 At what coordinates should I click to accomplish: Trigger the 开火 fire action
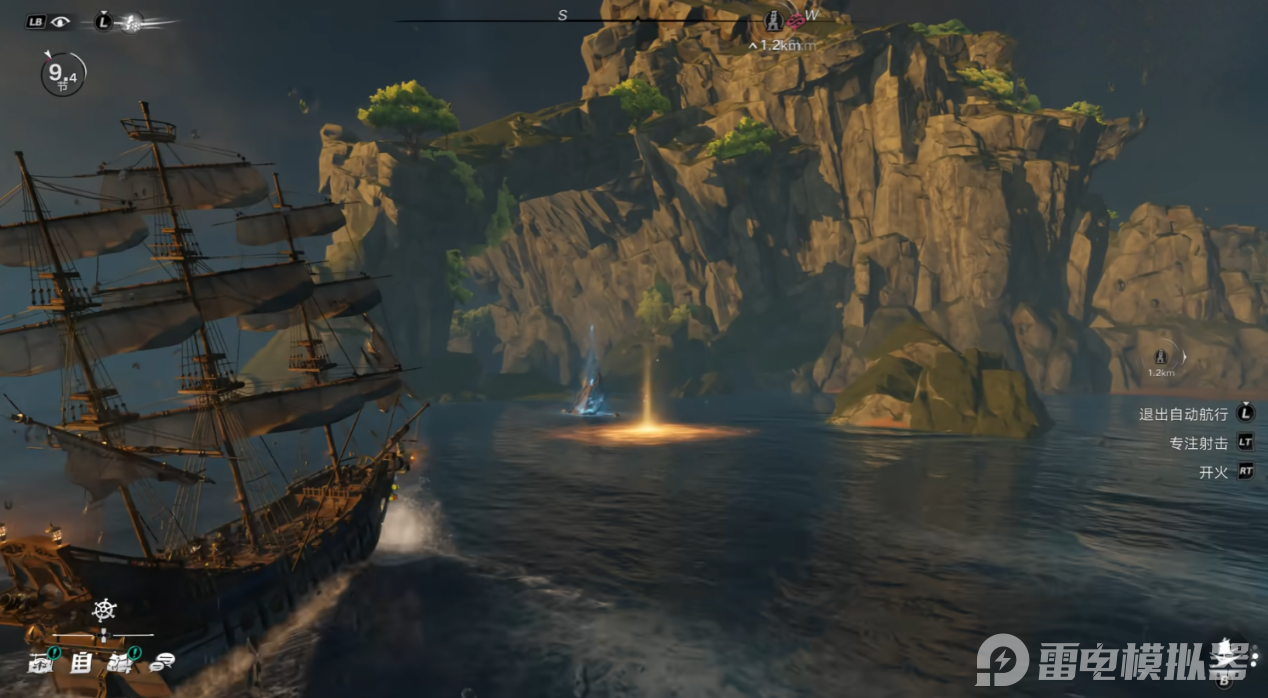click(x=1213, y=472)
